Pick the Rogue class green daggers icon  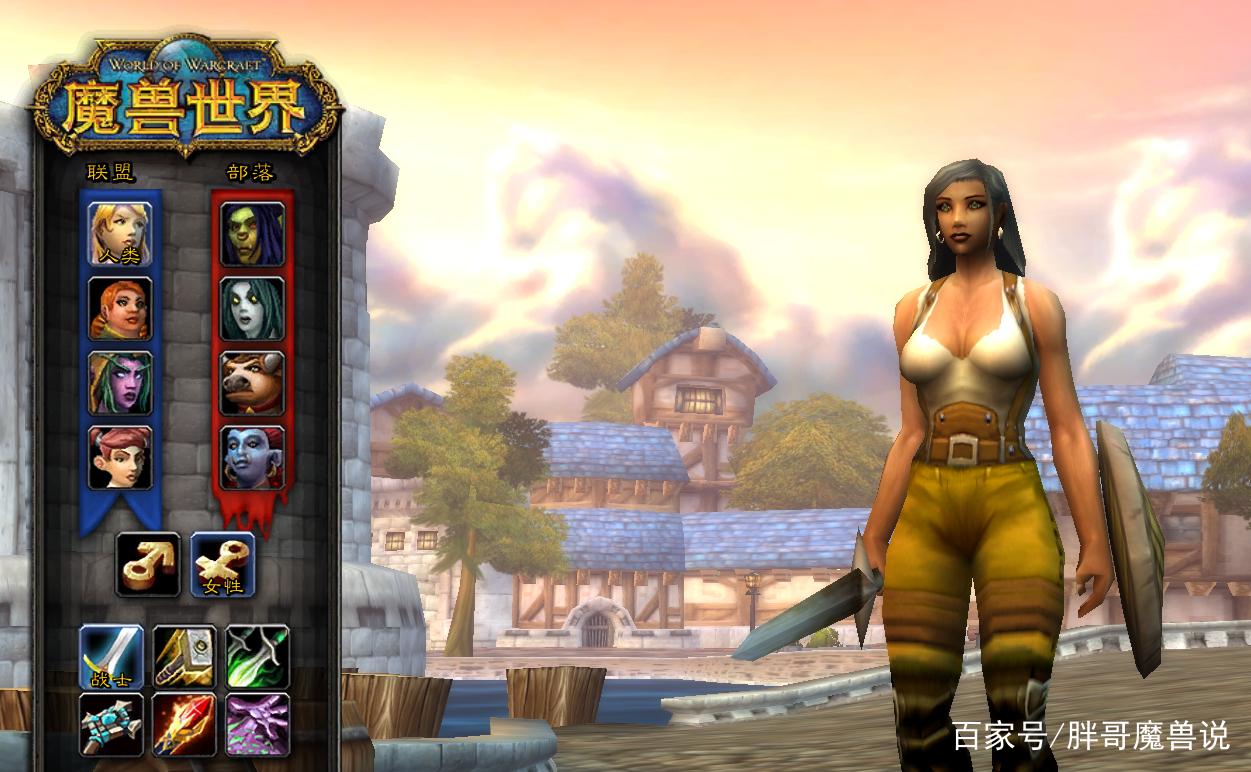(x=257, y=657)
